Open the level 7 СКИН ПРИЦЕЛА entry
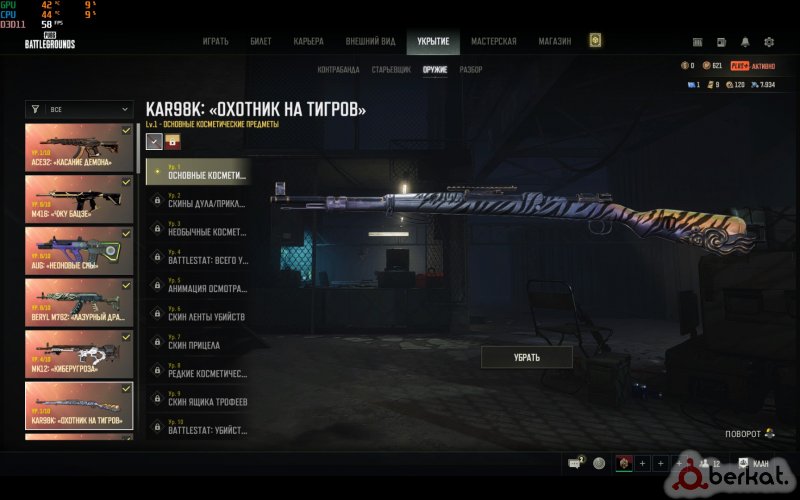This screenshot has height=500, width=800. pyautogui.click(x=197, y=345)
